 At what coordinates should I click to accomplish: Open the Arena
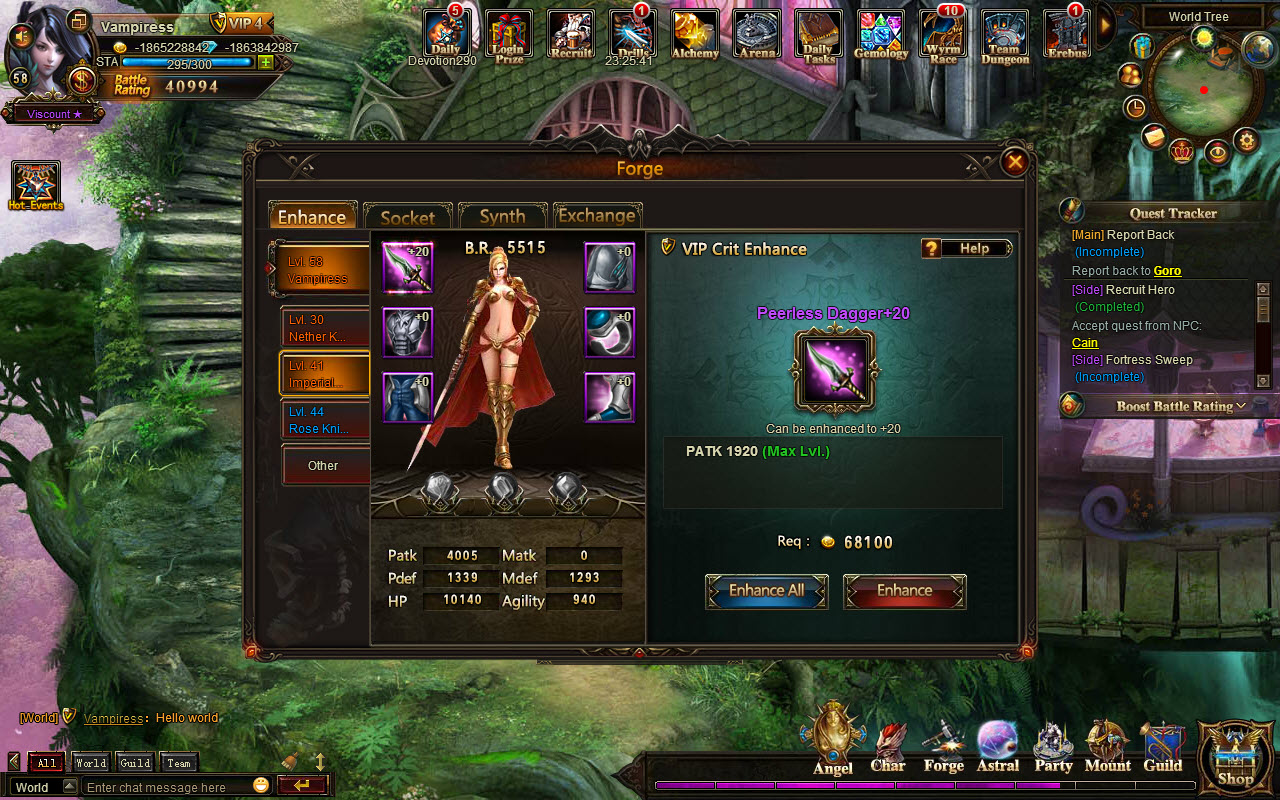pyautogui.click(x=757, y=35)
